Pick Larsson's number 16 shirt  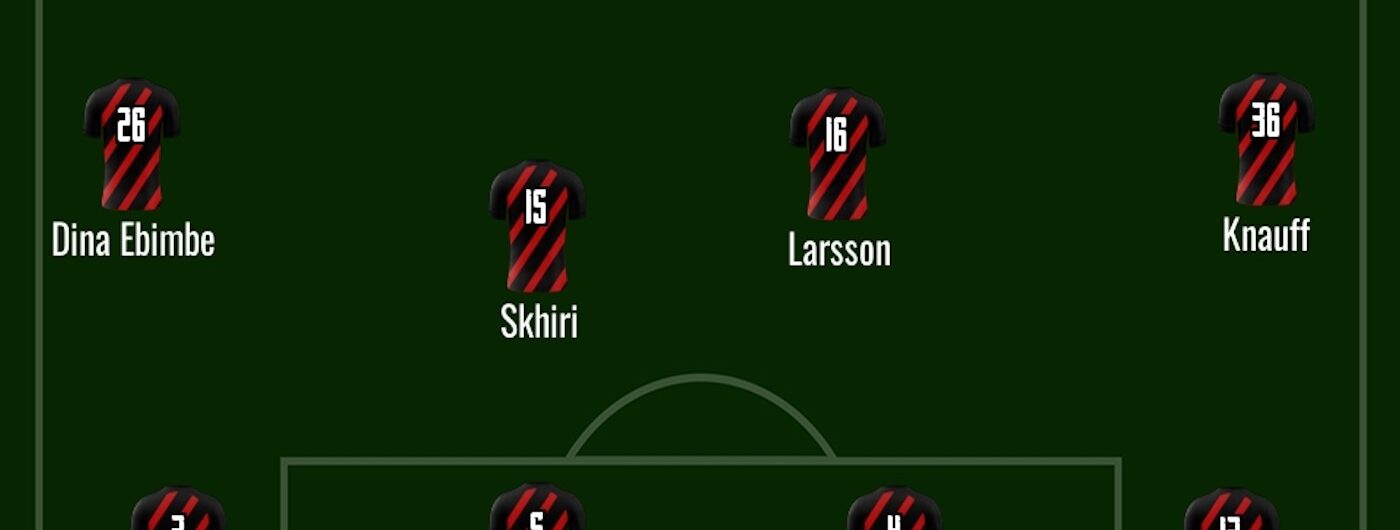[x=837, y=152]
